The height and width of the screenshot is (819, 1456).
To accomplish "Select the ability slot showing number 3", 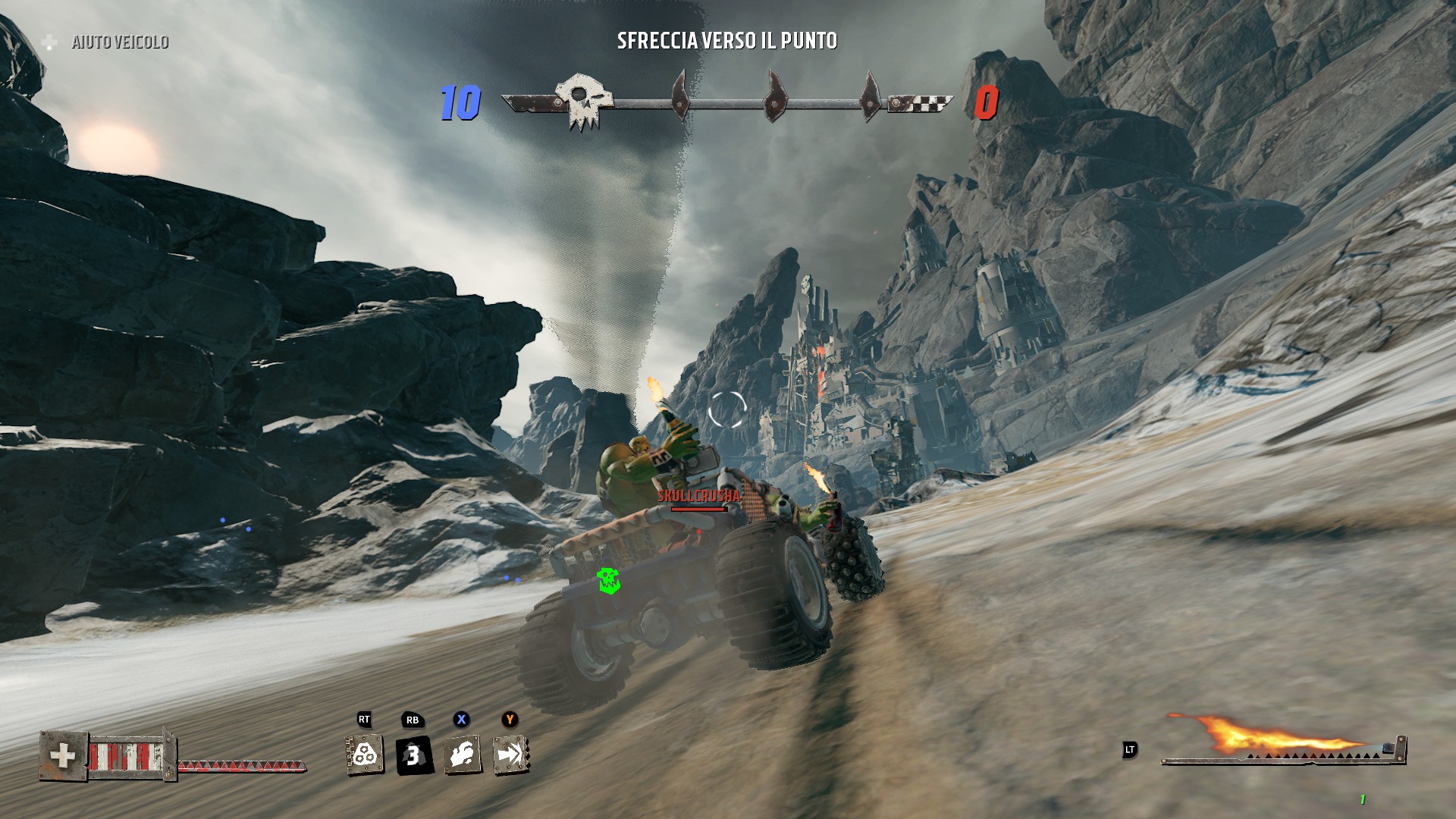I will (414, 755).
